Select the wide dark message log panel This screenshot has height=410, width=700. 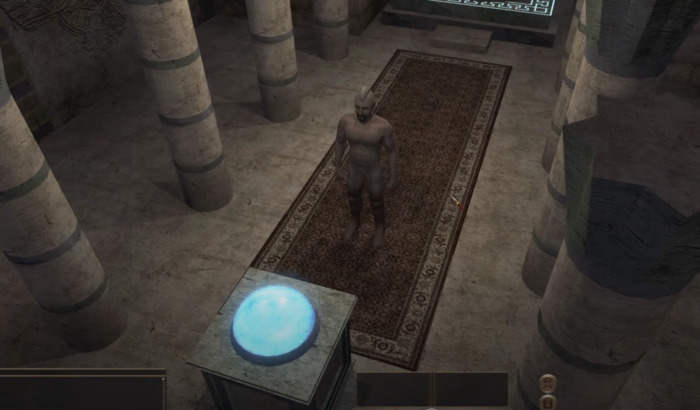[82, 390]
